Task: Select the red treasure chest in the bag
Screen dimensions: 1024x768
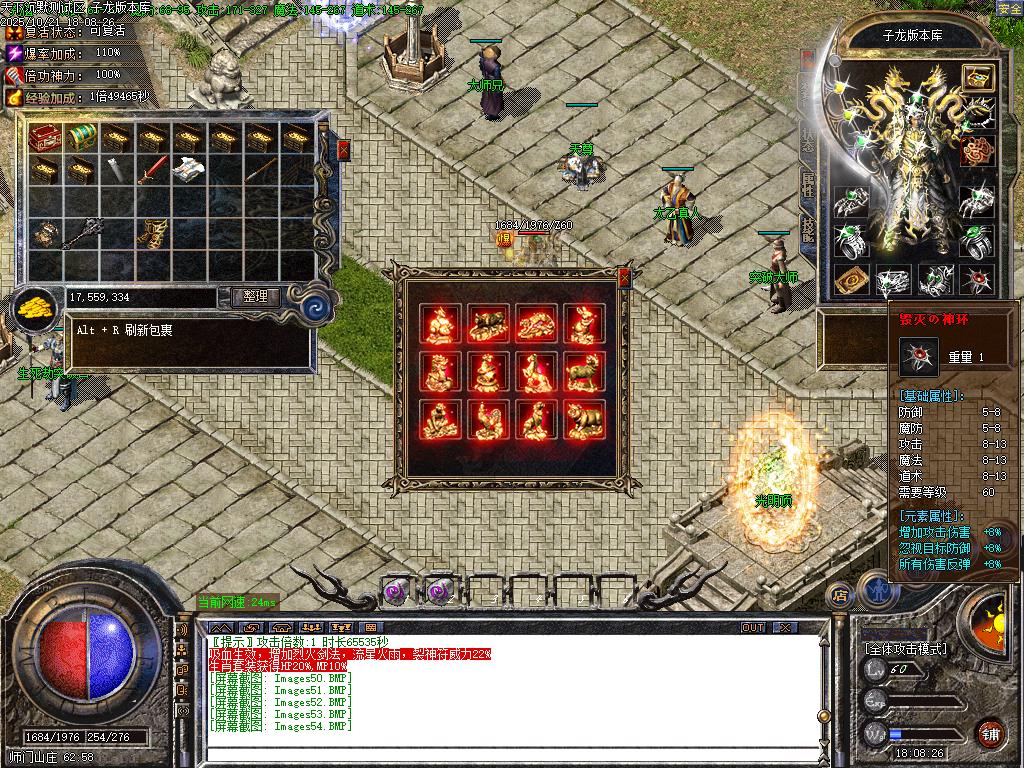Action: (x=46, y=137)
